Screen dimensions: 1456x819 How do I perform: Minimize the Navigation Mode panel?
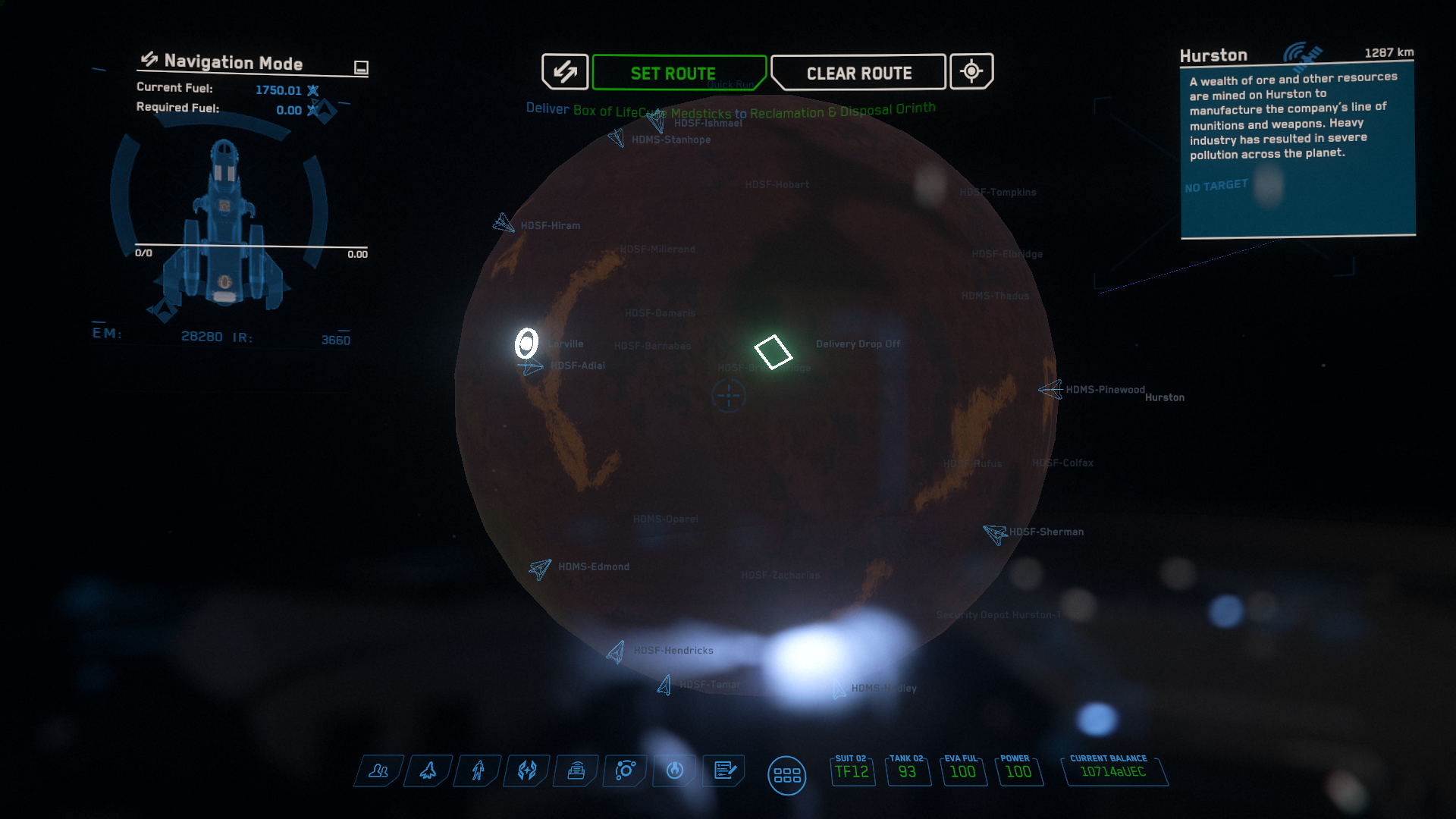coord(361,67)
